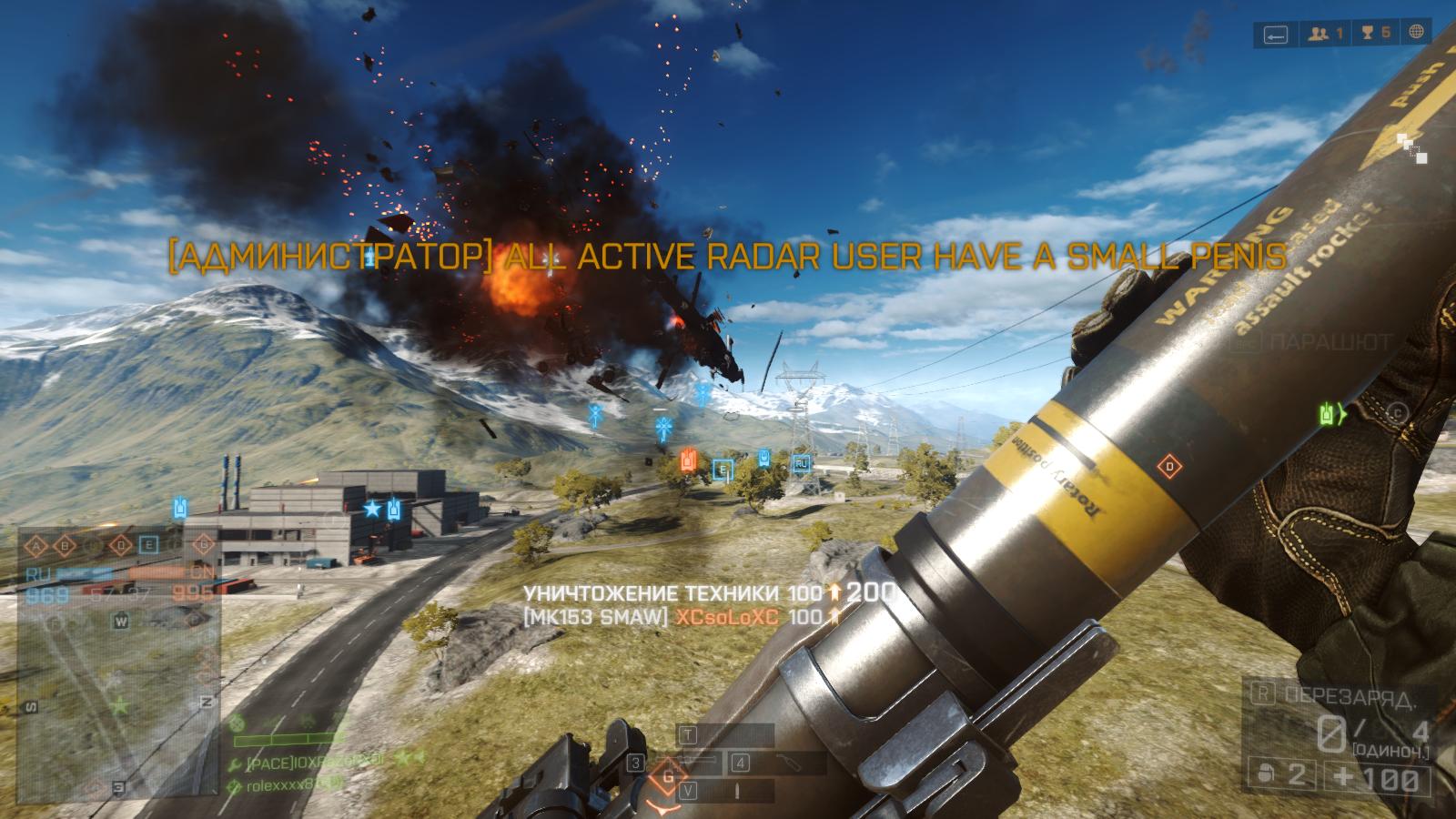Select the SMAW rocket launcher icon in slot 3
The width and height of the screenshot is (1456, 819).
click(687, 760)
